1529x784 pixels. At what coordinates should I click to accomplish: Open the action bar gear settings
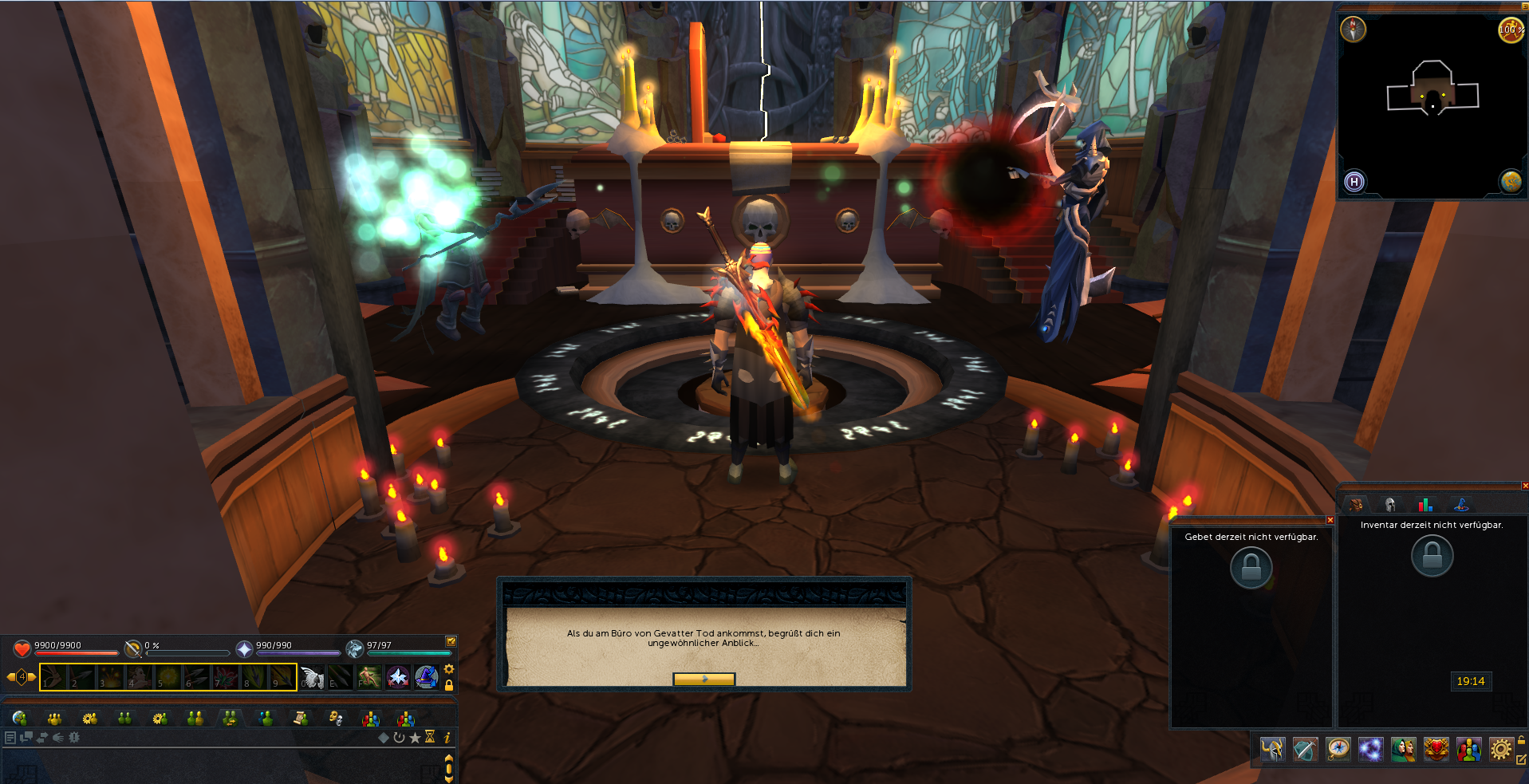[449, 669]
